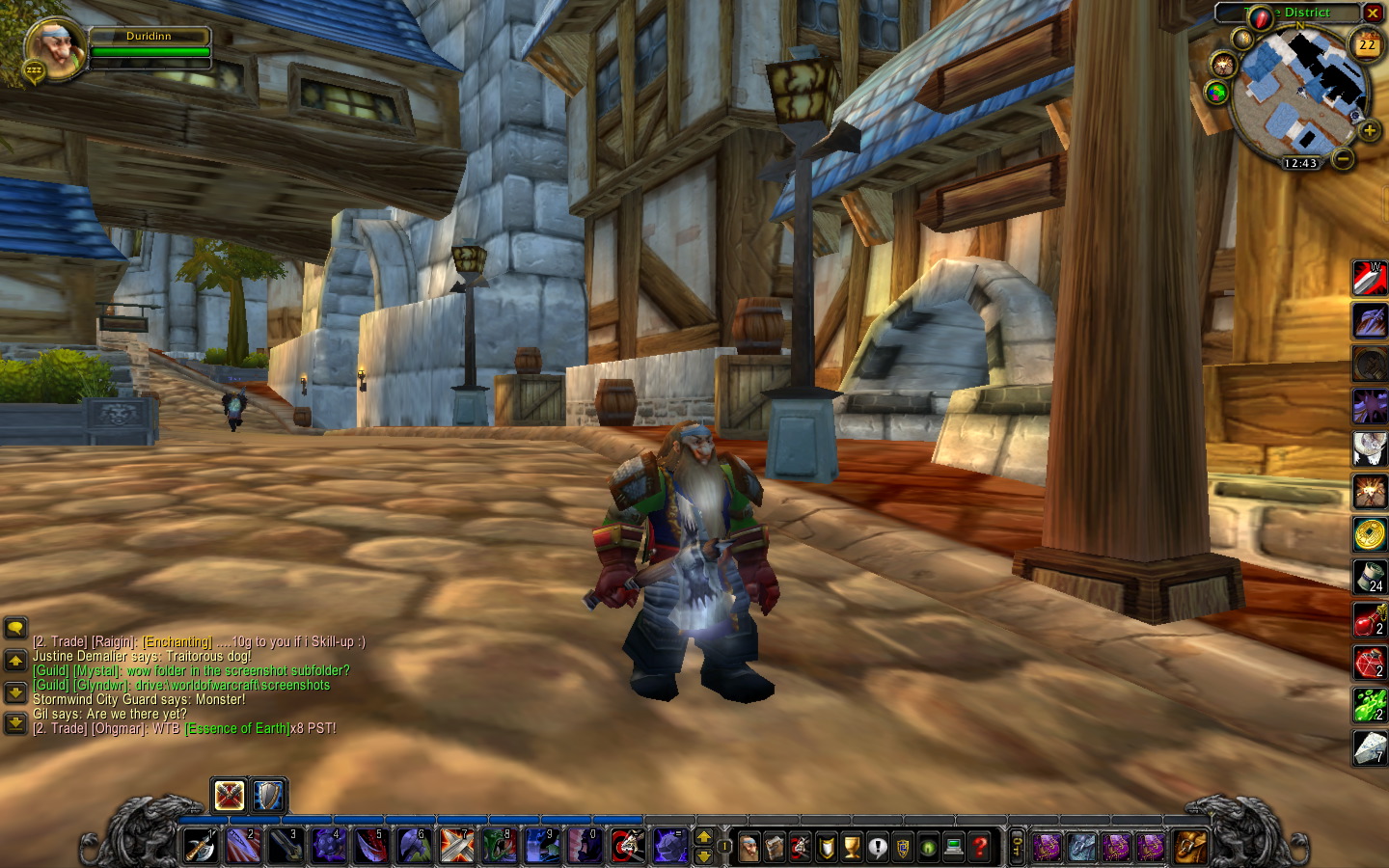Use the axe ability in slot 1
1389x868 pixels.
(x=200, y=847)
